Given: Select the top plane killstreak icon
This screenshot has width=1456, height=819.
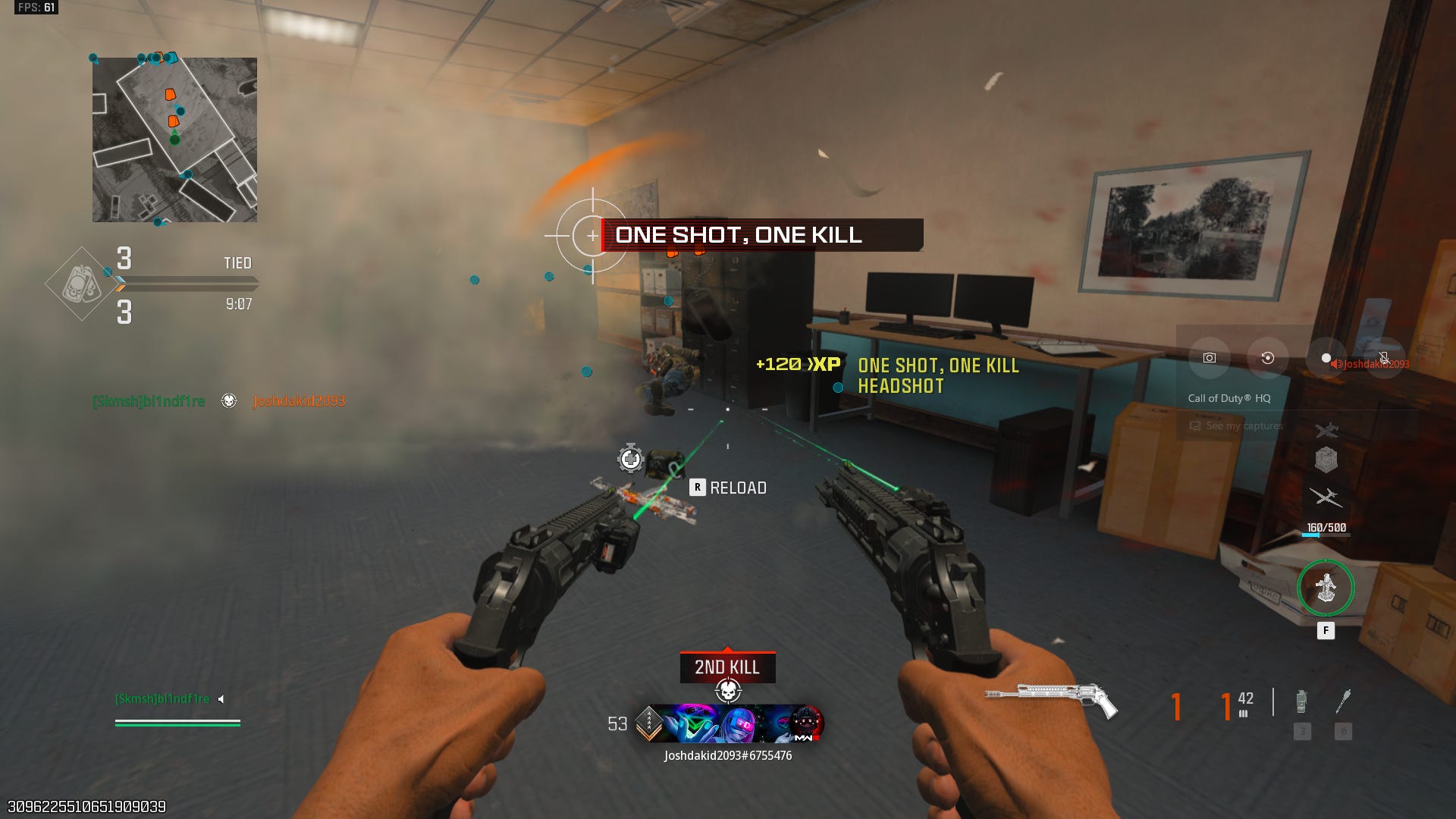Looking at the screenshot, I should (x=1326, y=431).
